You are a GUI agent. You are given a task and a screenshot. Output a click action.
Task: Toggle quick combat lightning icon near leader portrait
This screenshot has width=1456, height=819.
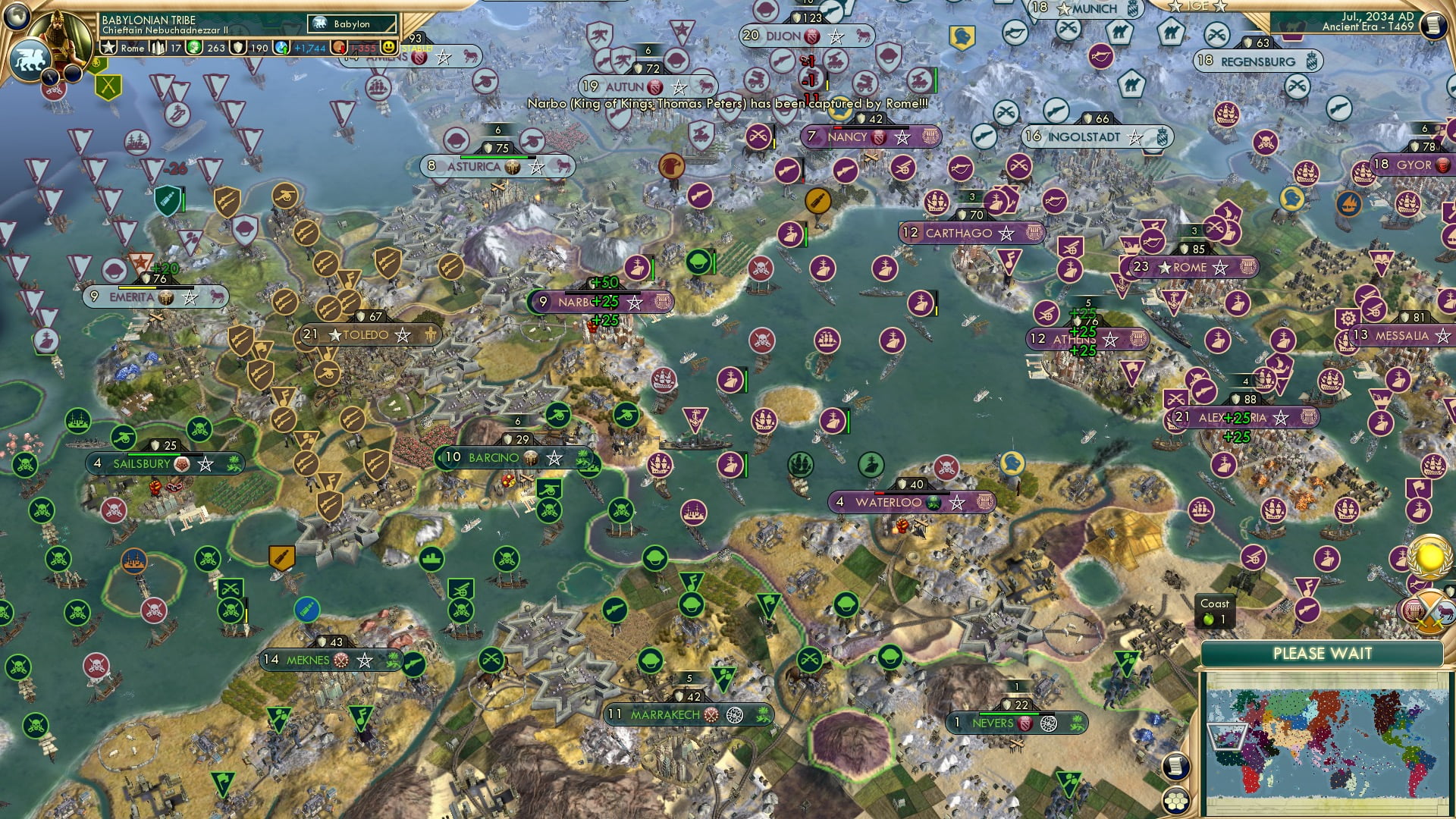coord(51,77)
